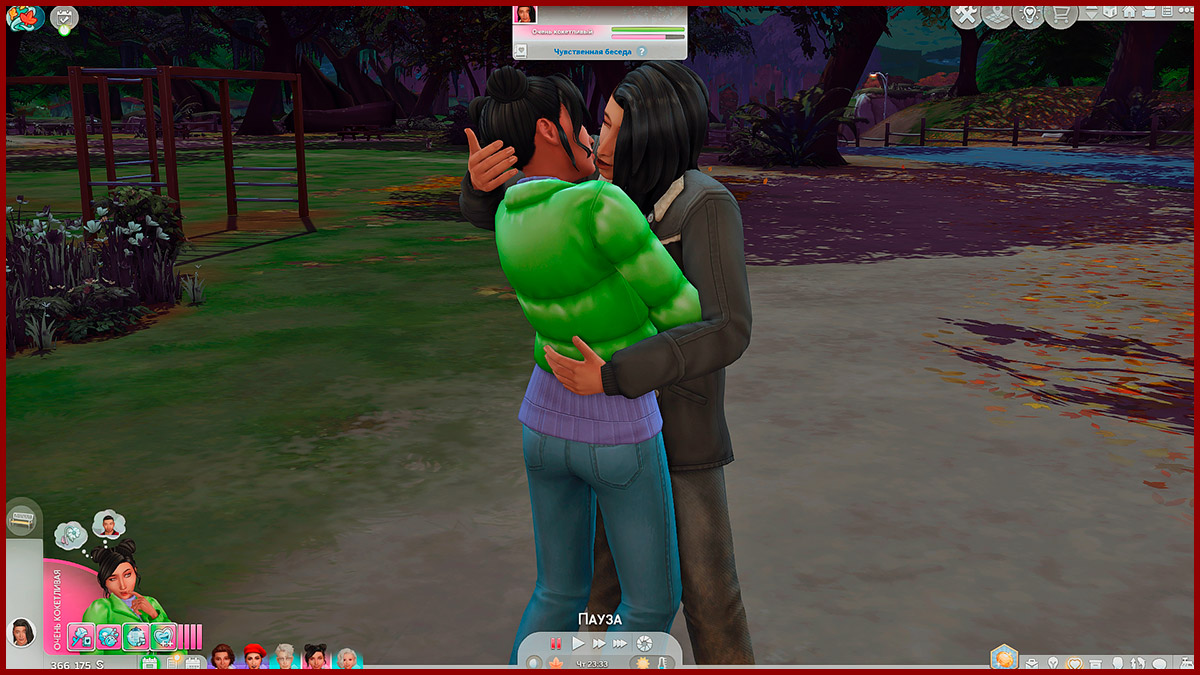Open the shopping cart store button
Image resolution: width=1200 pixels, height=675 pixels.
point(1059,15)
